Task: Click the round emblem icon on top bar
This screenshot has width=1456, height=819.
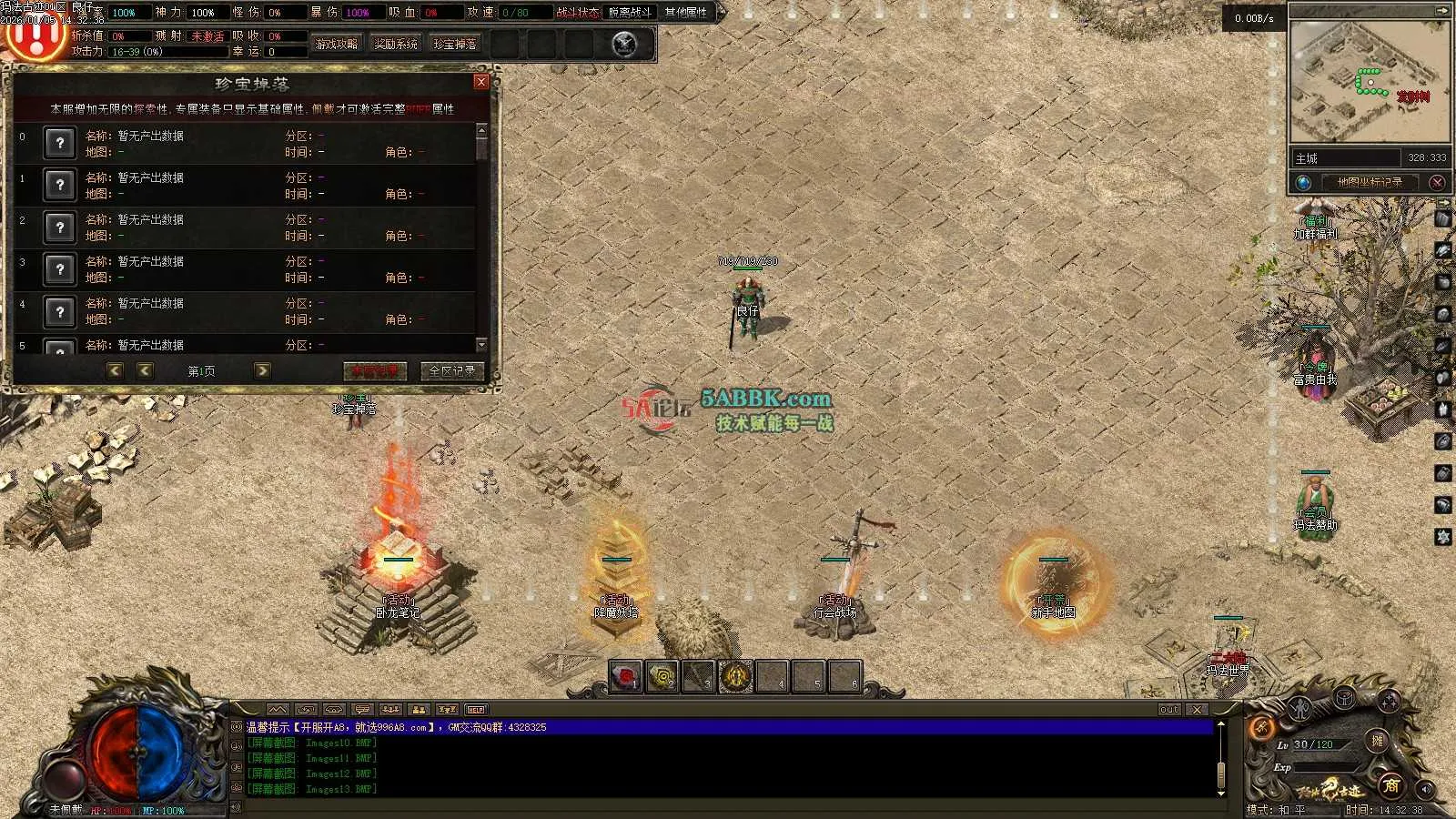Action: click(624, 44)
